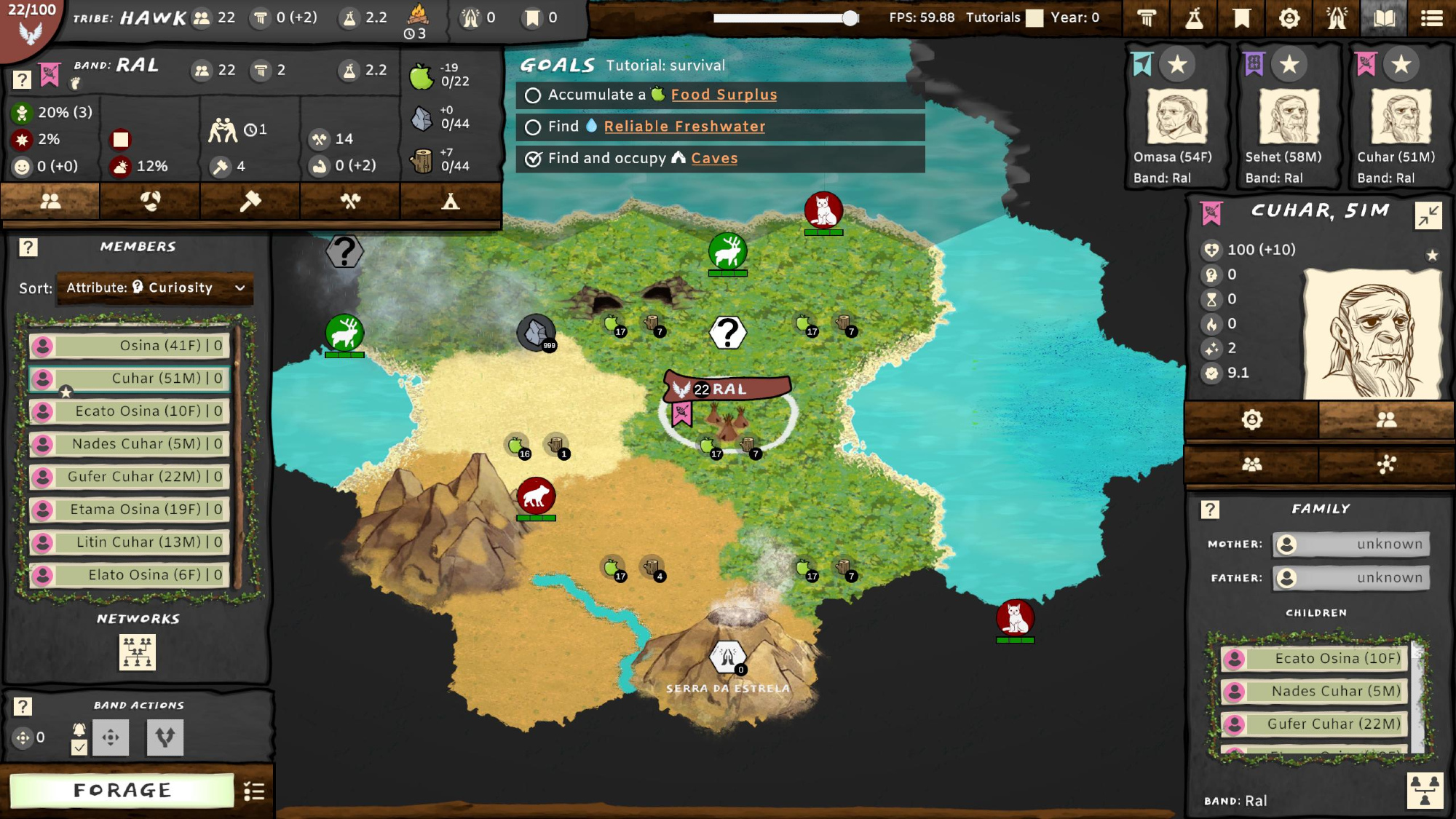The height and width of the screenshot is (819, 1456).
Task: Adjust the game speed slider handle
Action: (850, 18)
